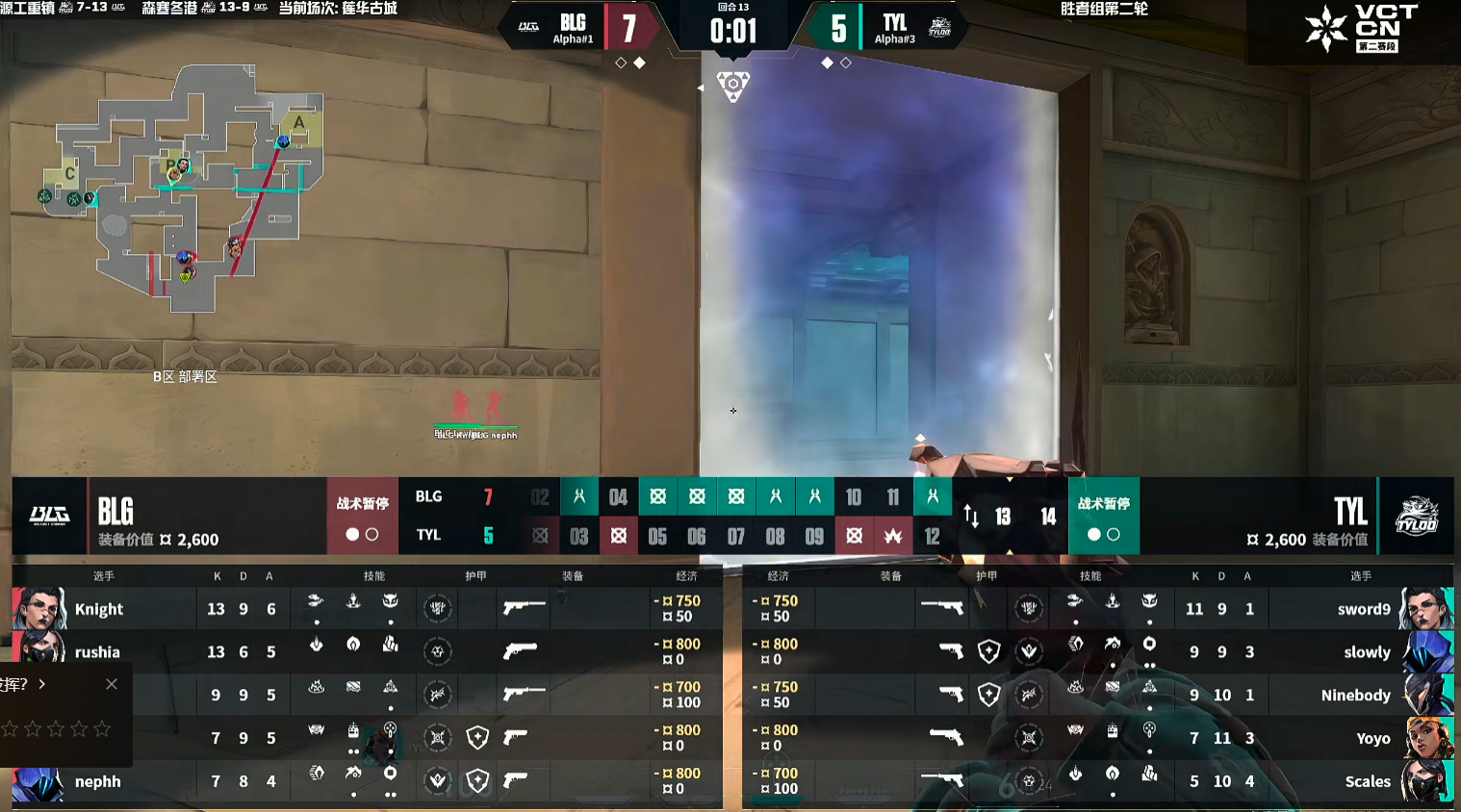Click the minimap in the top-left

click(183, 188)
